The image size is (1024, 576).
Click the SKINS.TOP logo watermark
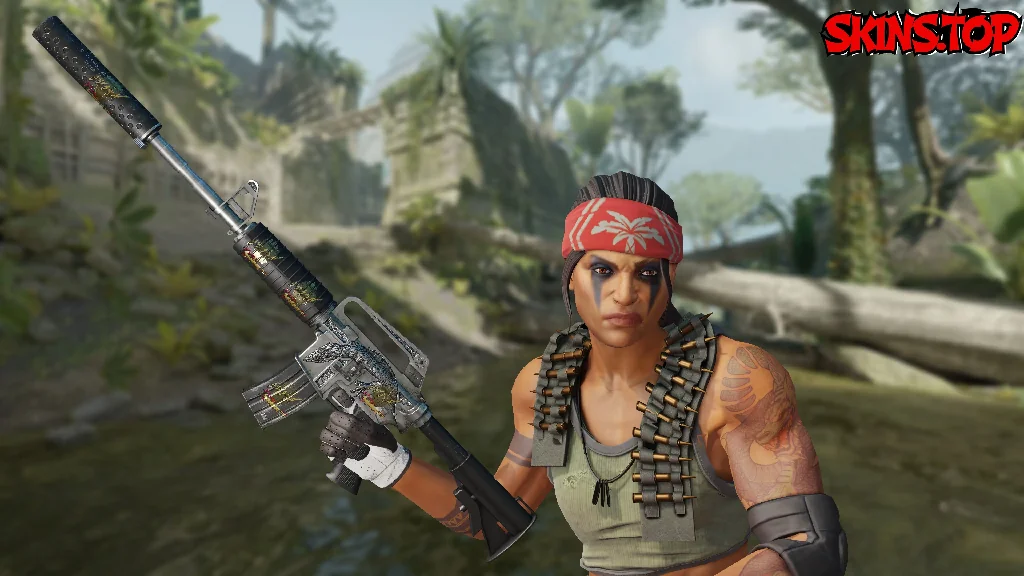tap(919, 34)
